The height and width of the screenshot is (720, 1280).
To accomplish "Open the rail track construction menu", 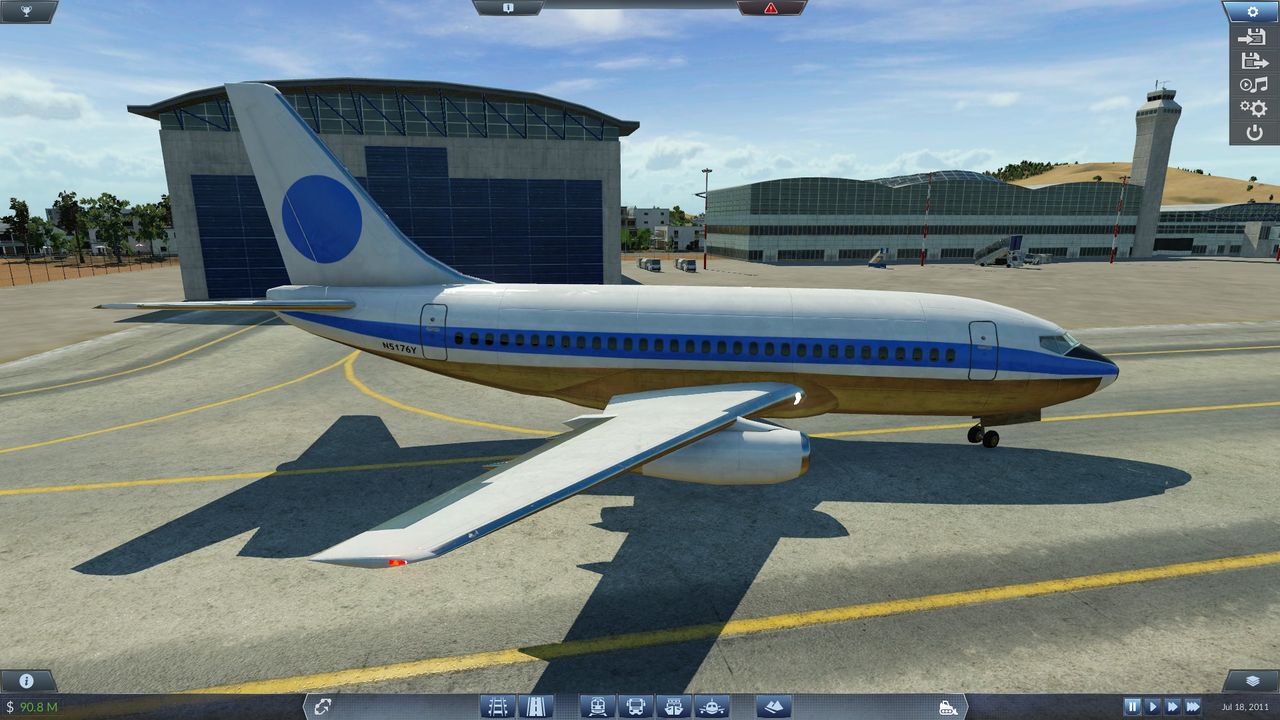I will click(497, 706).
